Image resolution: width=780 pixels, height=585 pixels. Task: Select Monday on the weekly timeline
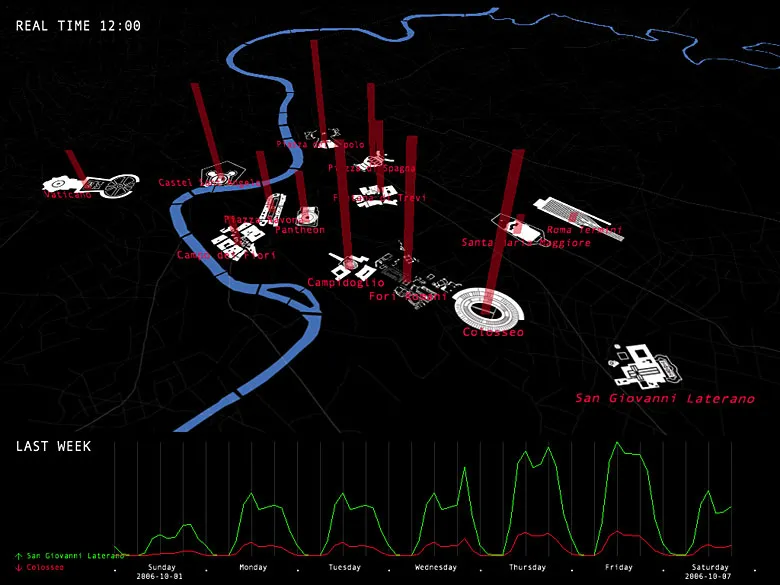[252, 568]
